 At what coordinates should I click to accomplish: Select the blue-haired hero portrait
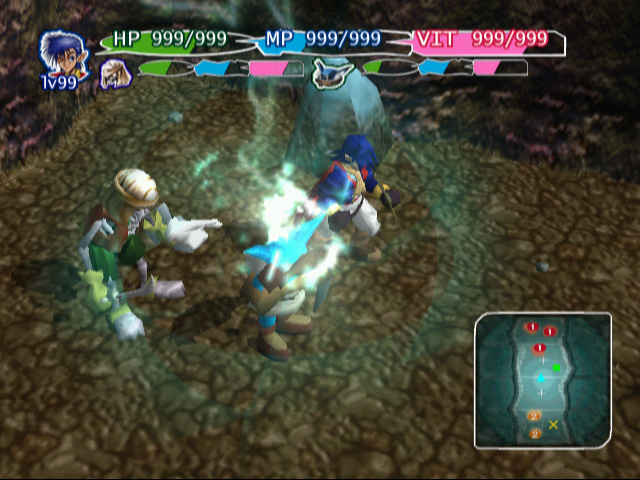pyautogui.click(x=57, y=53)
